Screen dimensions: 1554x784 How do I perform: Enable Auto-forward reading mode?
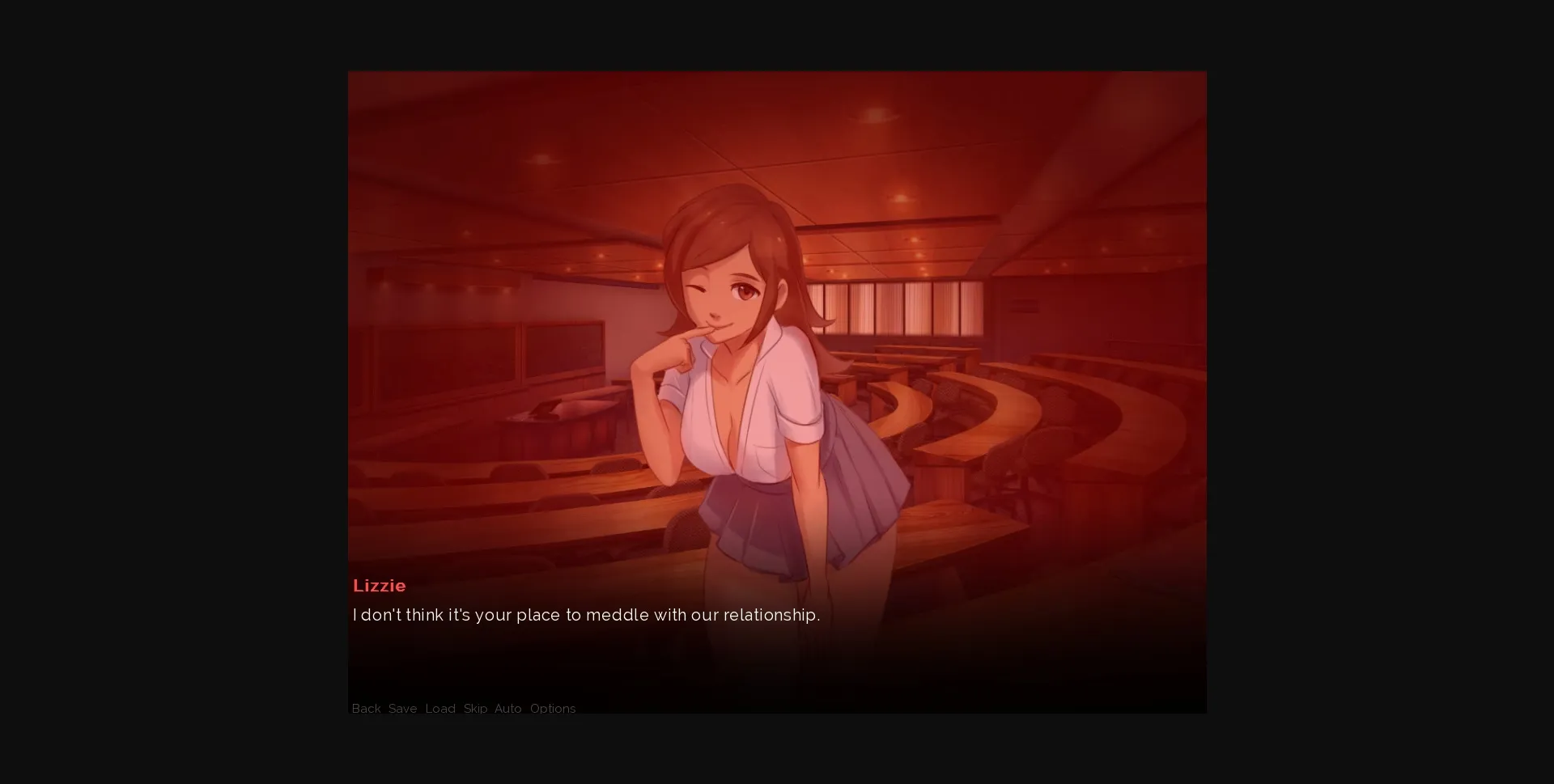(507, 709)
